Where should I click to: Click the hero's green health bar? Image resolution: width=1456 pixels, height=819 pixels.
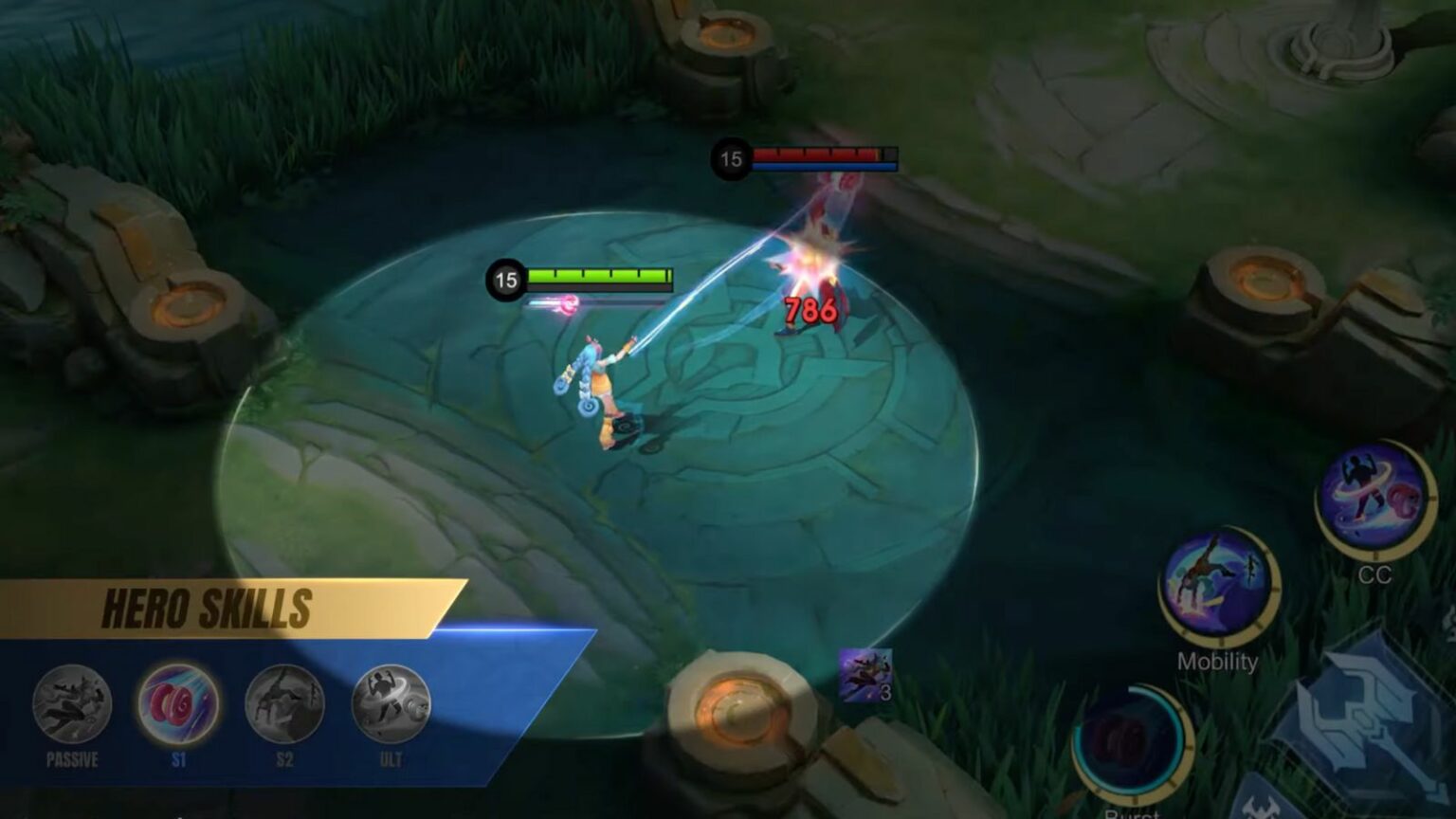tap(601, 278)
